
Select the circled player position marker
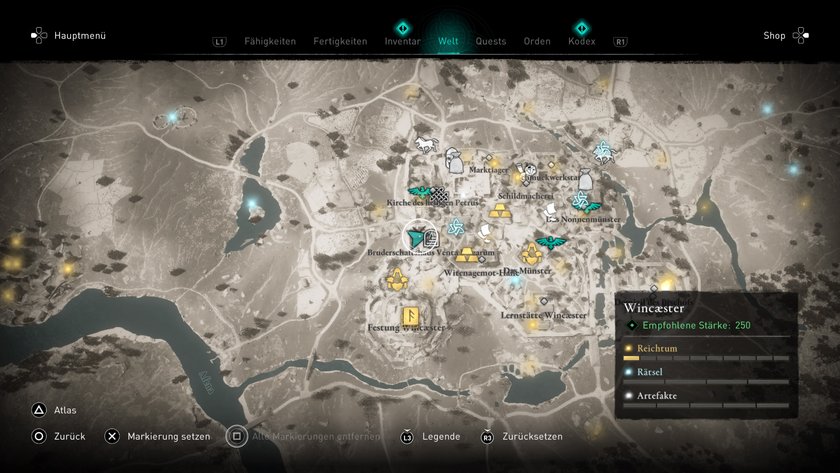click(420, 237)
